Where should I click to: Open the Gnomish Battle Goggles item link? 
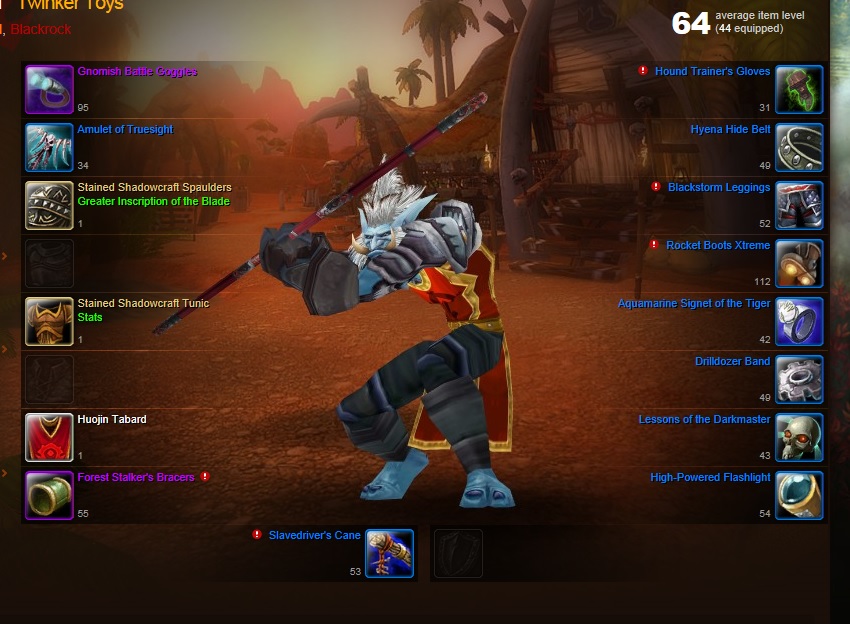coord(137,72)
